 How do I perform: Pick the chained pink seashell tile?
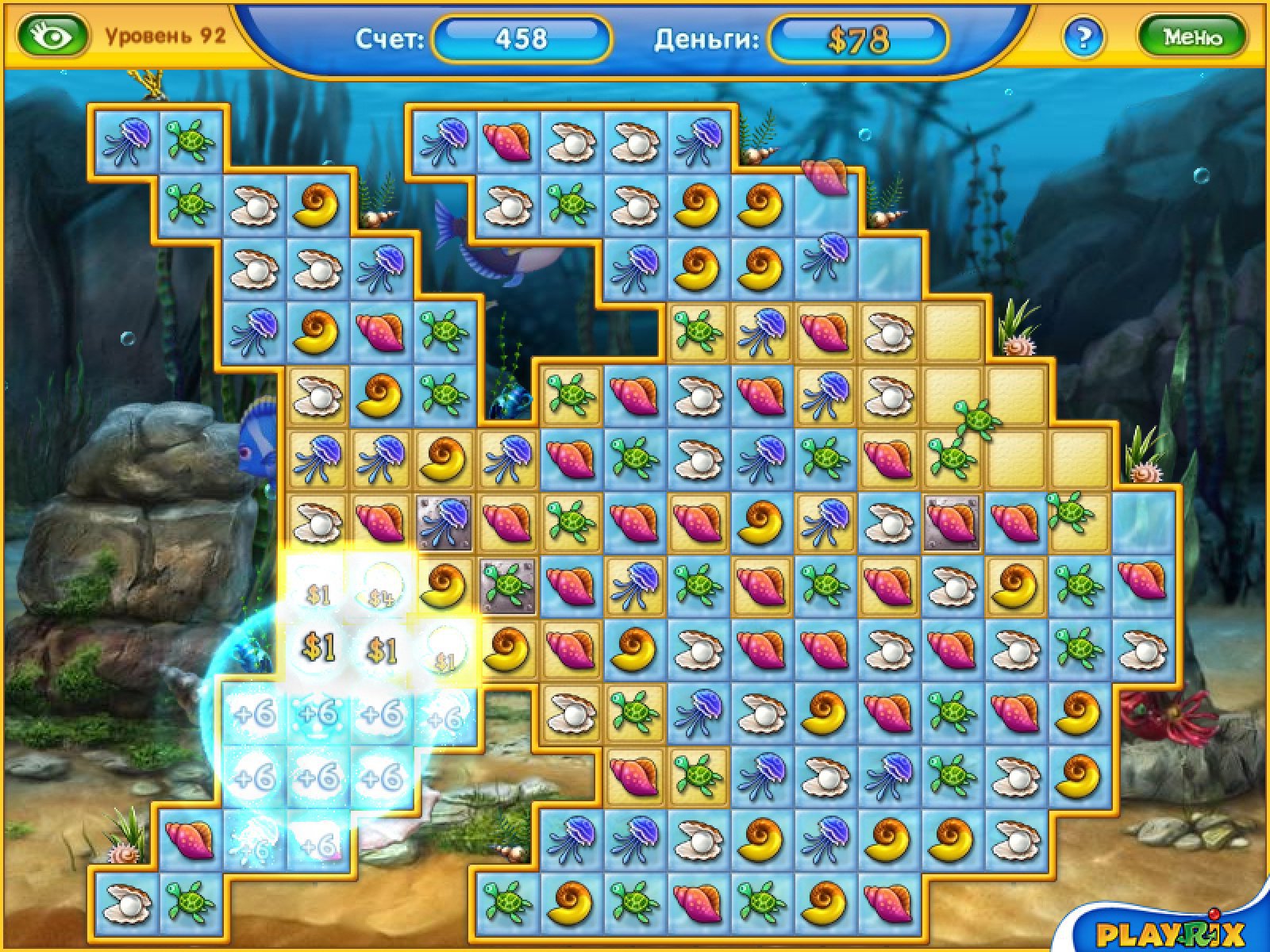pyautogui.click(x=952, y=522)
